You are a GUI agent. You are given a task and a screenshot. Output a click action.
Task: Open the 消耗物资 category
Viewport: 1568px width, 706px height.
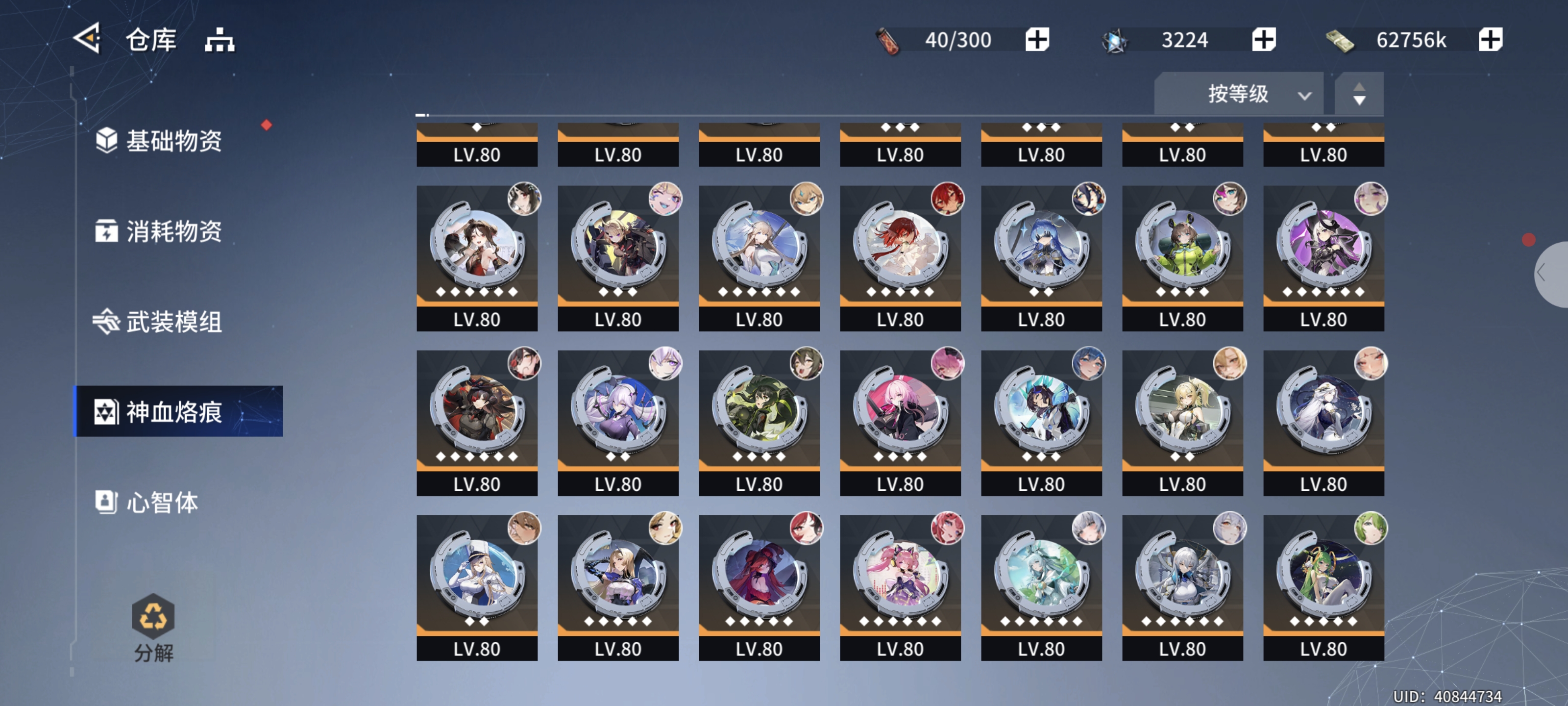click(173, 231)
